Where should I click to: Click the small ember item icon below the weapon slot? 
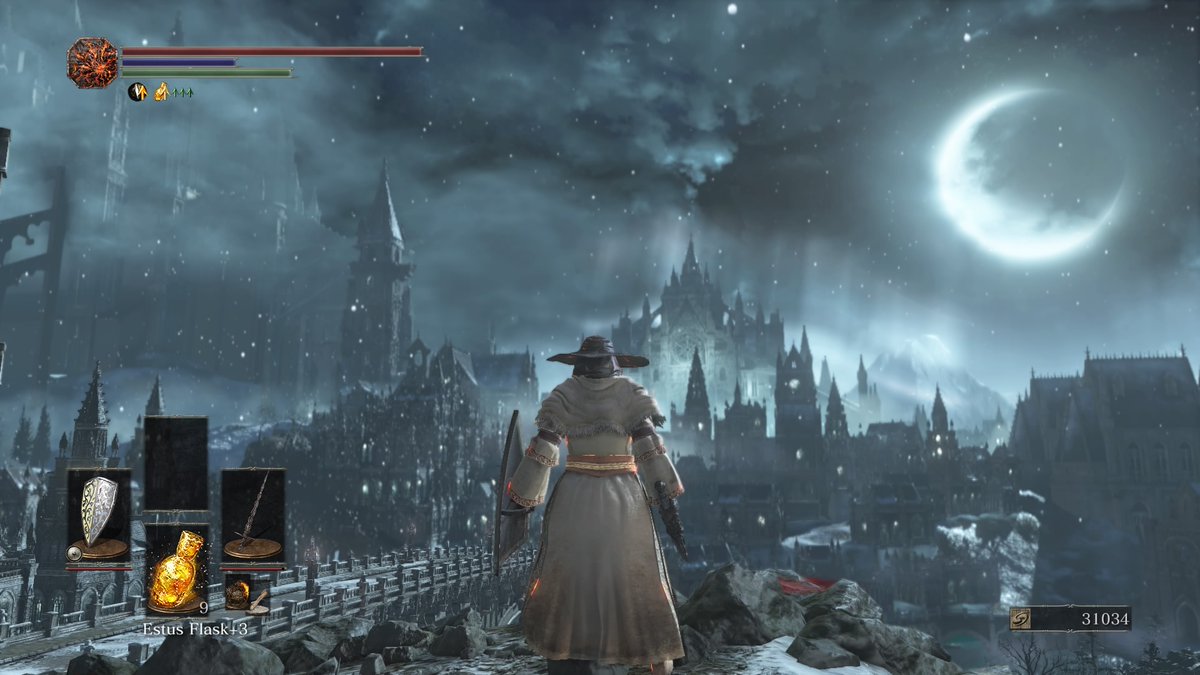pyautogui.click(x=238, y=592)
